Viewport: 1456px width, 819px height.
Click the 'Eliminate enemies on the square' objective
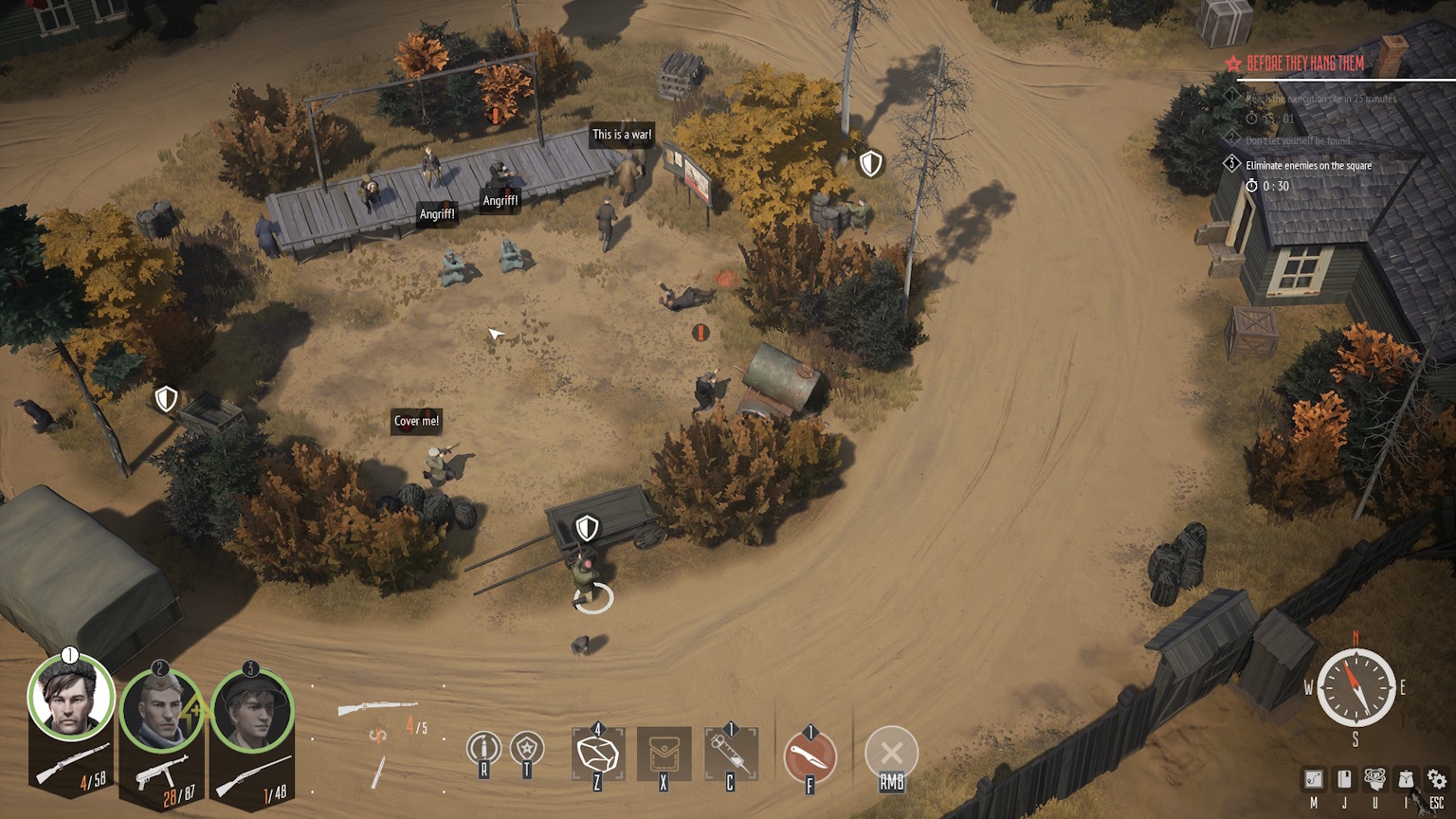[1308, 165]
